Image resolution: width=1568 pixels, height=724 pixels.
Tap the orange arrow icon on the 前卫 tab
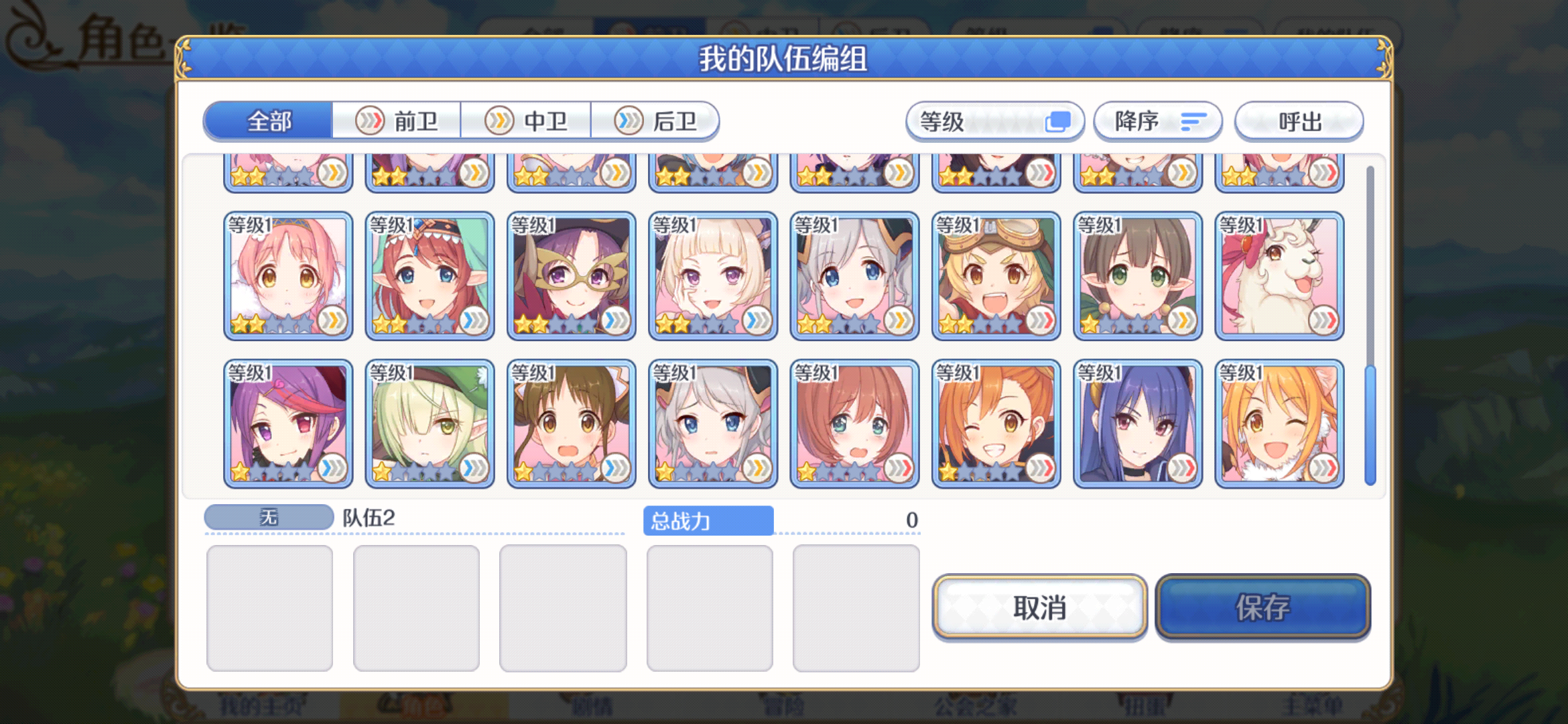[x=369, y=119]
